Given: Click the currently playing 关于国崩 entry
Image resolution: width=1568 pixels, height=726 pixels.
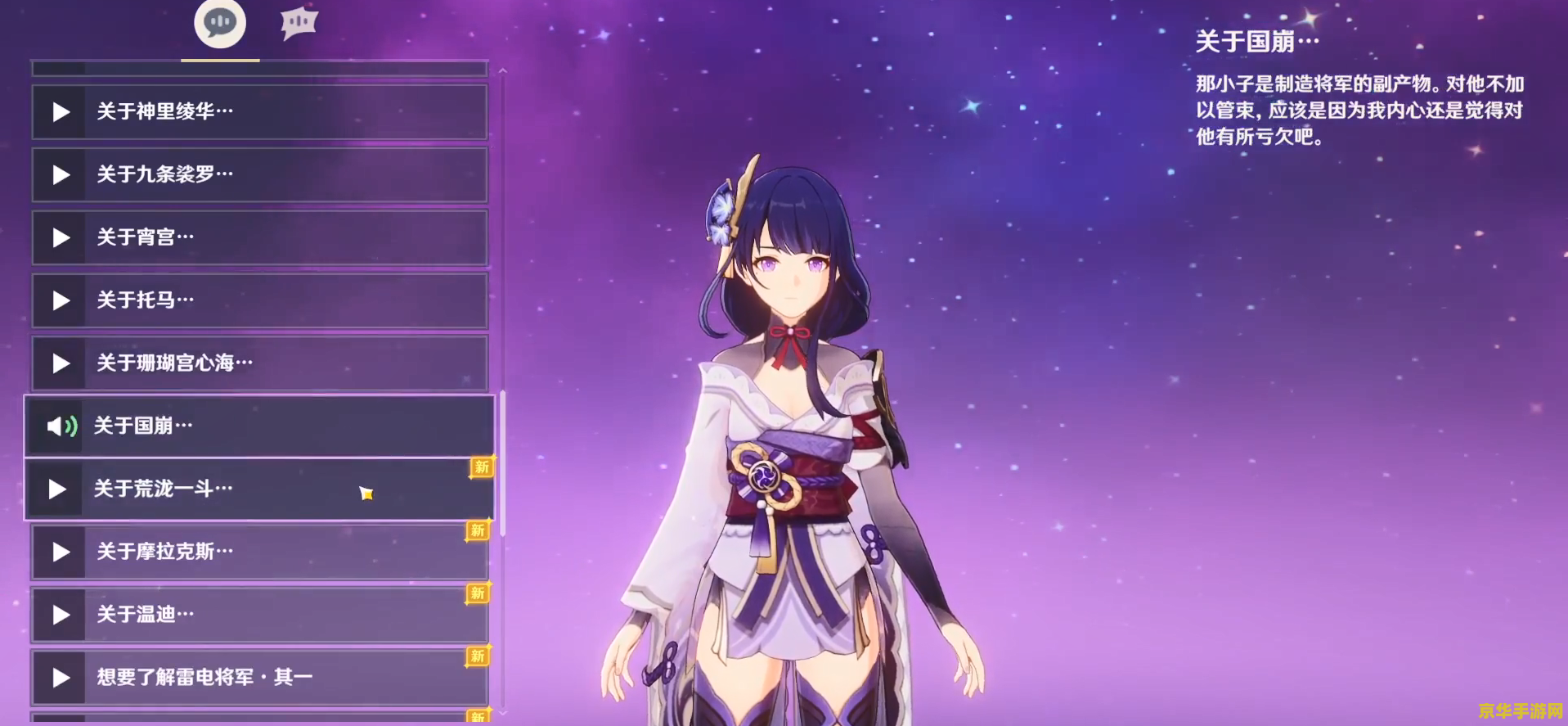Looking at the screenshot, I should tap(259, 426).
